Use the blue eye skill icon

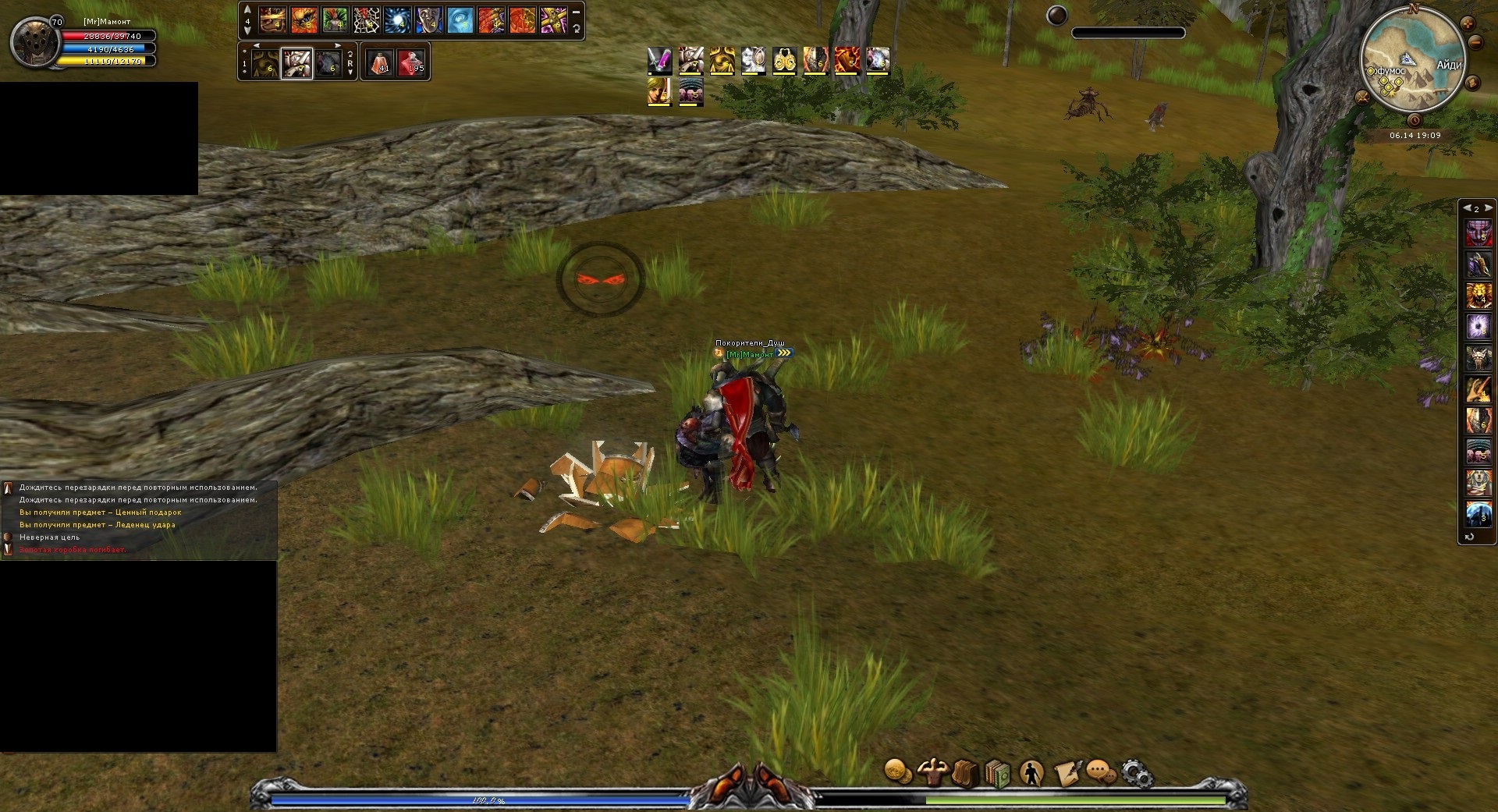pos(460,20)
